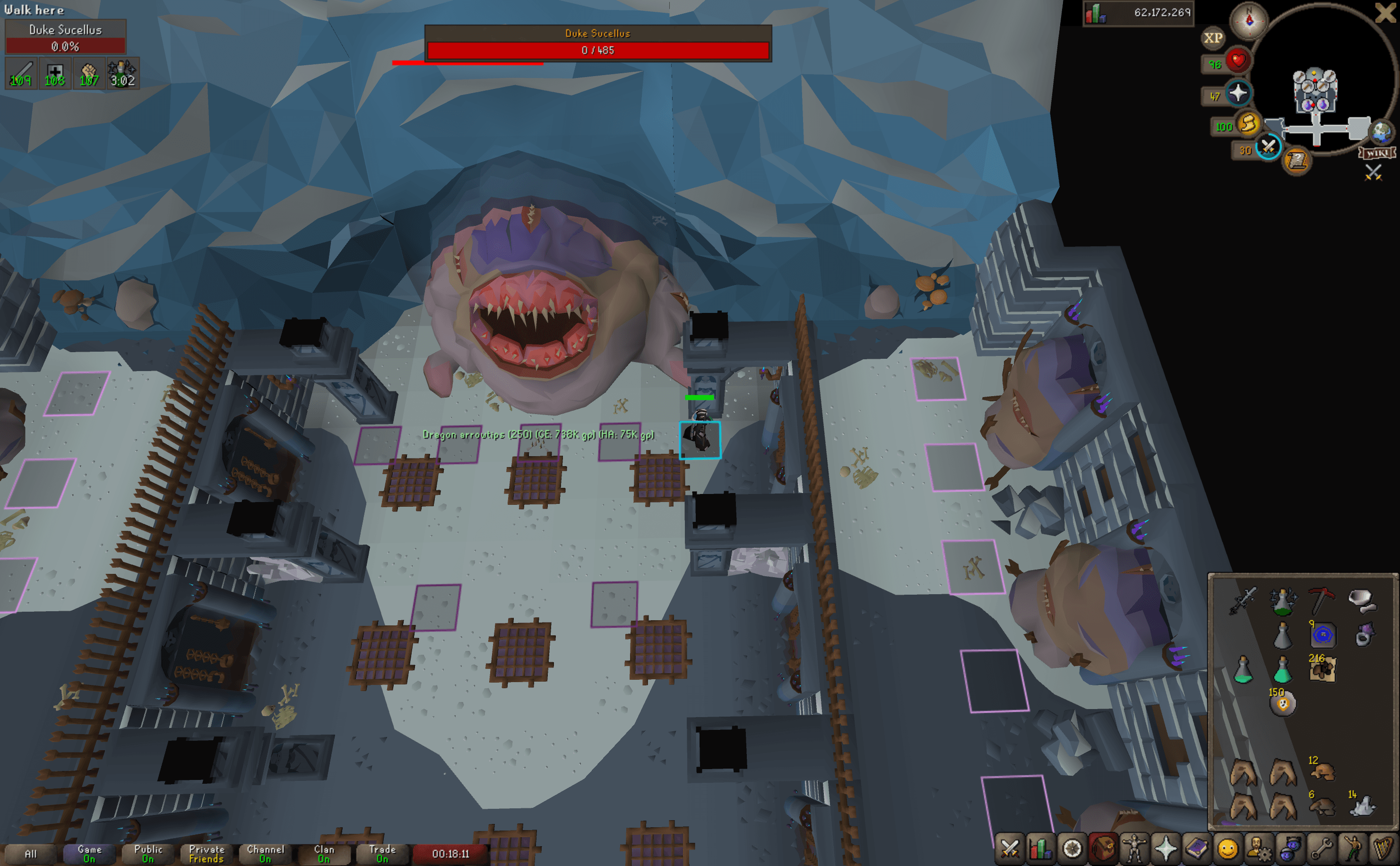Click the minimap compass to face north
The width and height of the screenshot is (1400, 866).
coord(1249,21)
